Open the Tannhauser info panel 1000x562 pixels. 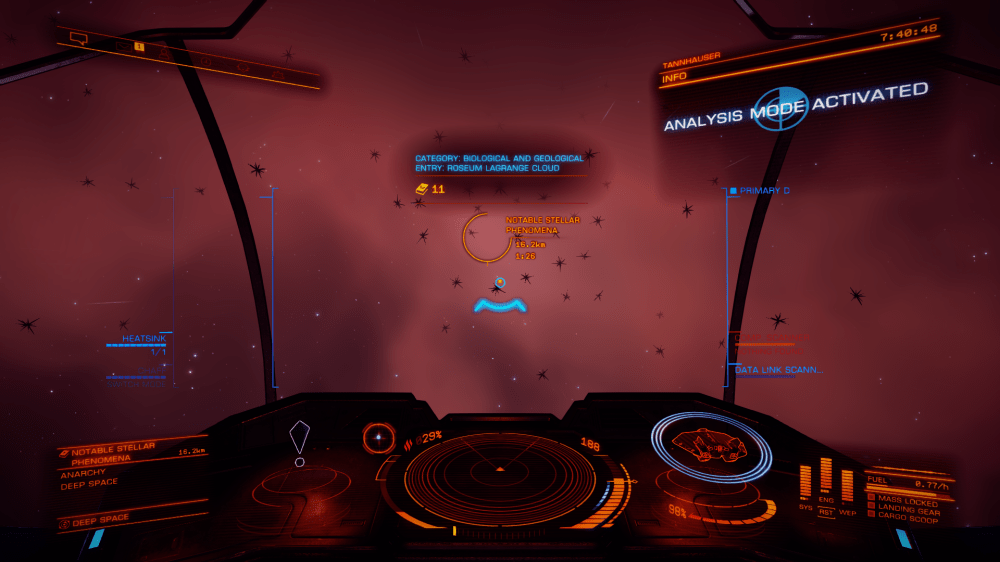click(x=700, y=71)
